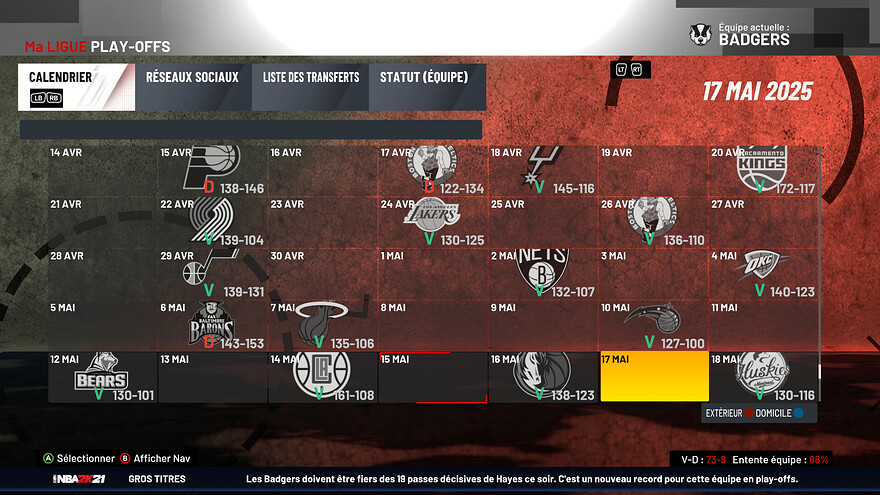Show the Liste des Transferts tab
Image resolution: width=880 pixels, height=495 pixels.
click(x=311, y=87)
